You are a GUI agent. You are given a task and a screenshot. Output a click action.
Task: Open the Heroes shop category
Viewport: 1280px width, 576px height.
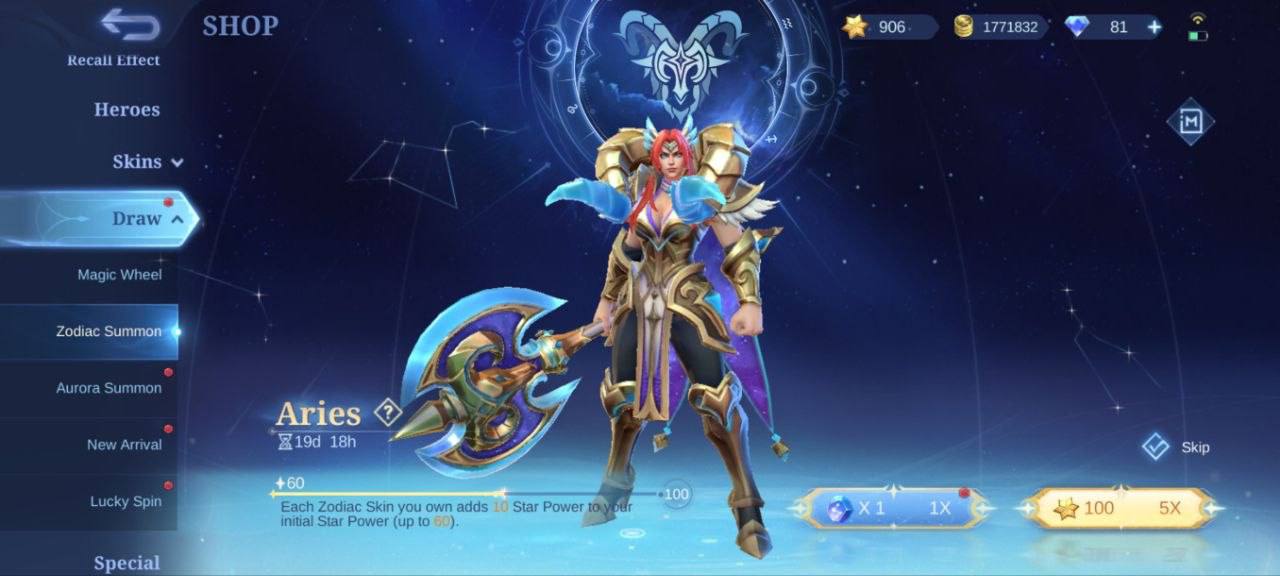pos(127,110)
